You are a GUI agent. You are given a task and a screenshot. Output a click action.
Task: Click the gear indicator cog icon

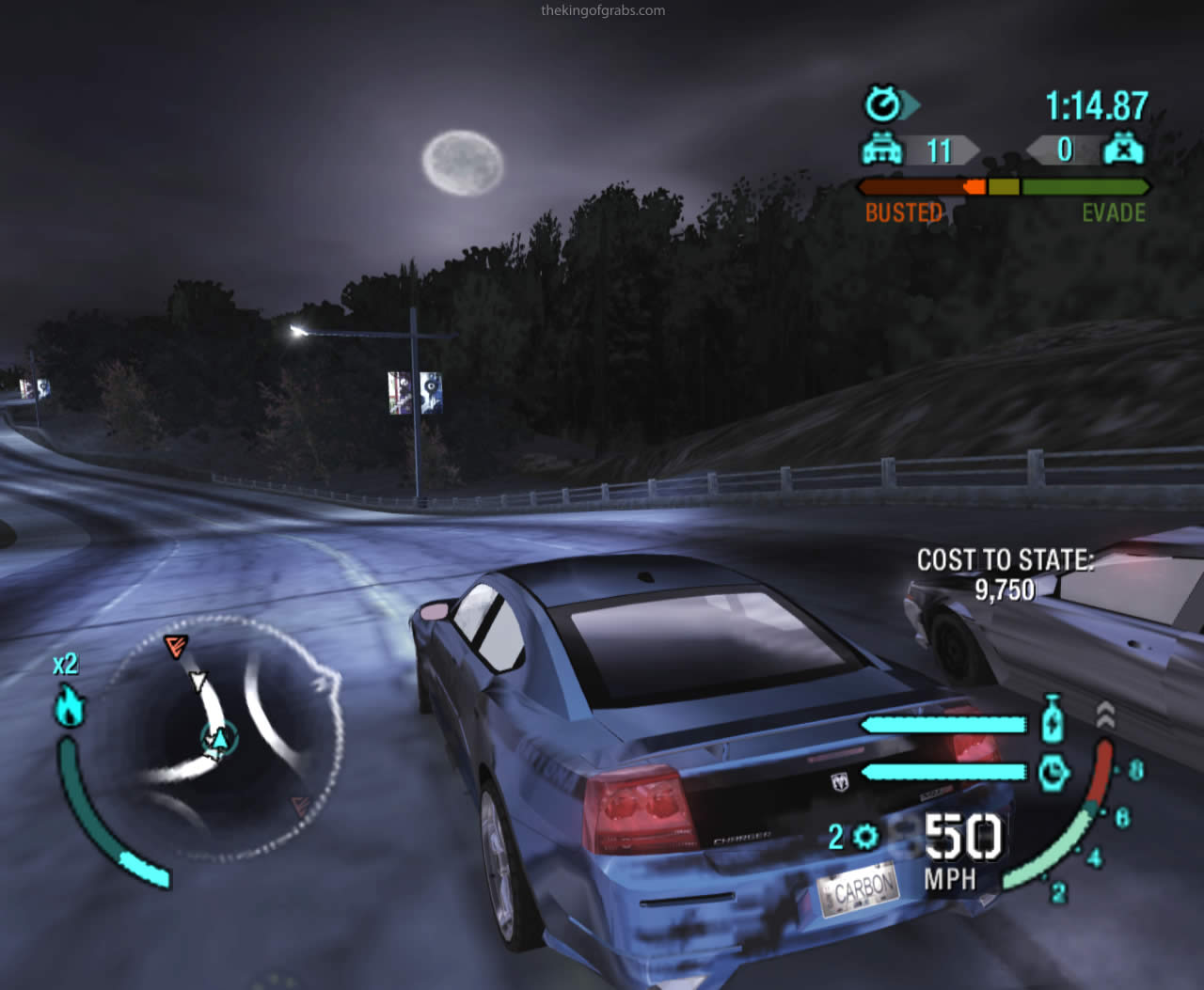click(865, 836)
